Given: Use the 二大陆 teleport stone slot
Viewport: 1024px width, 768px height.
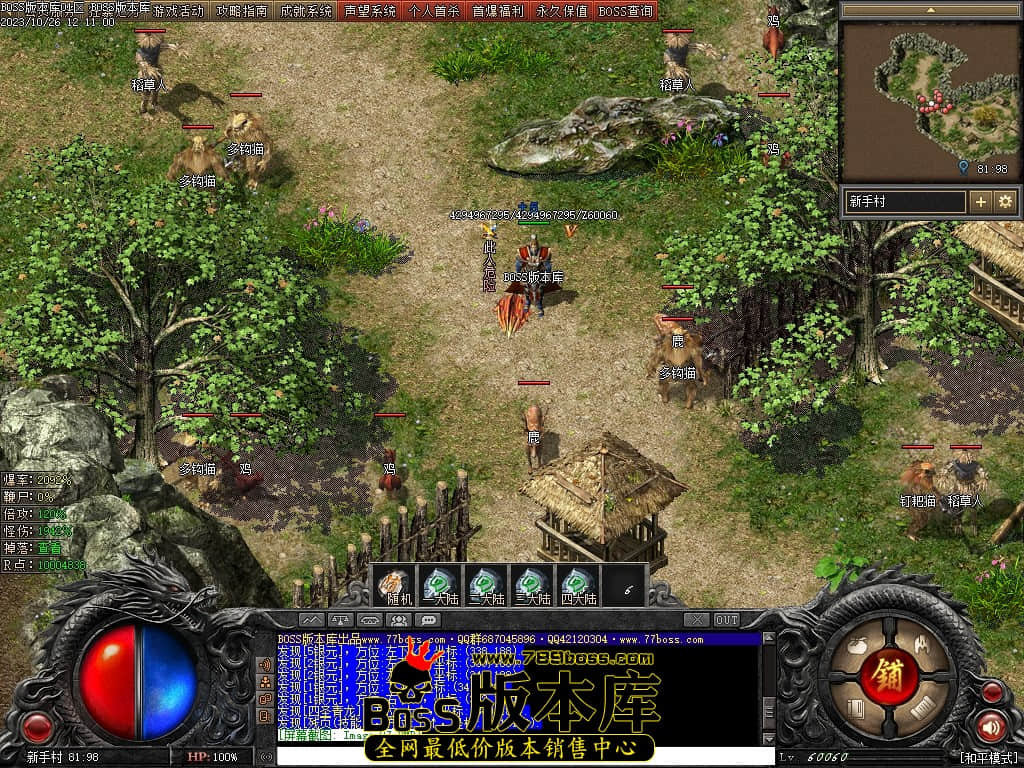Looking at the screenshot, I should pyautogui.click(x=485, y=585).
